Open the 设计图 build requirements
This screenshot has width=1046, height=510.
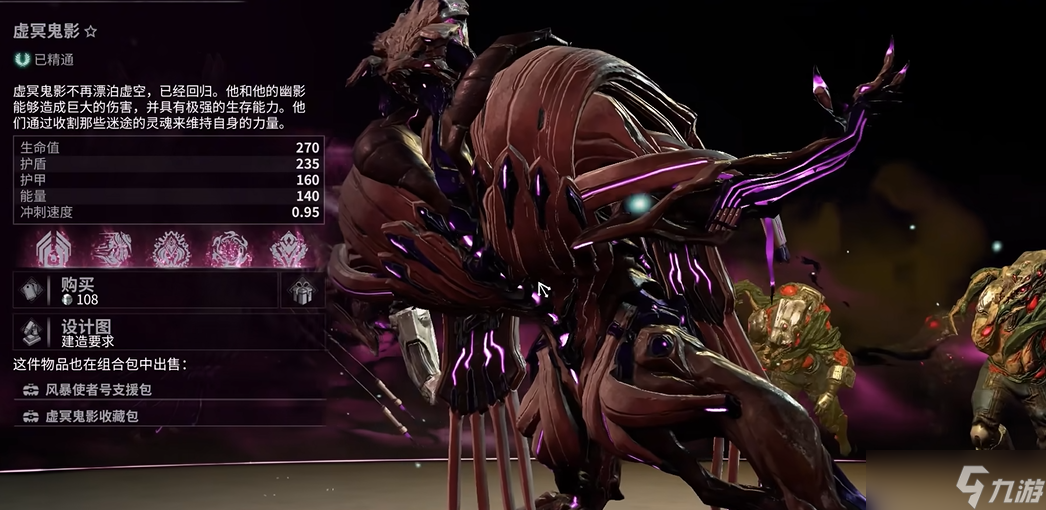pyautogui.click(x=168, y=333)
